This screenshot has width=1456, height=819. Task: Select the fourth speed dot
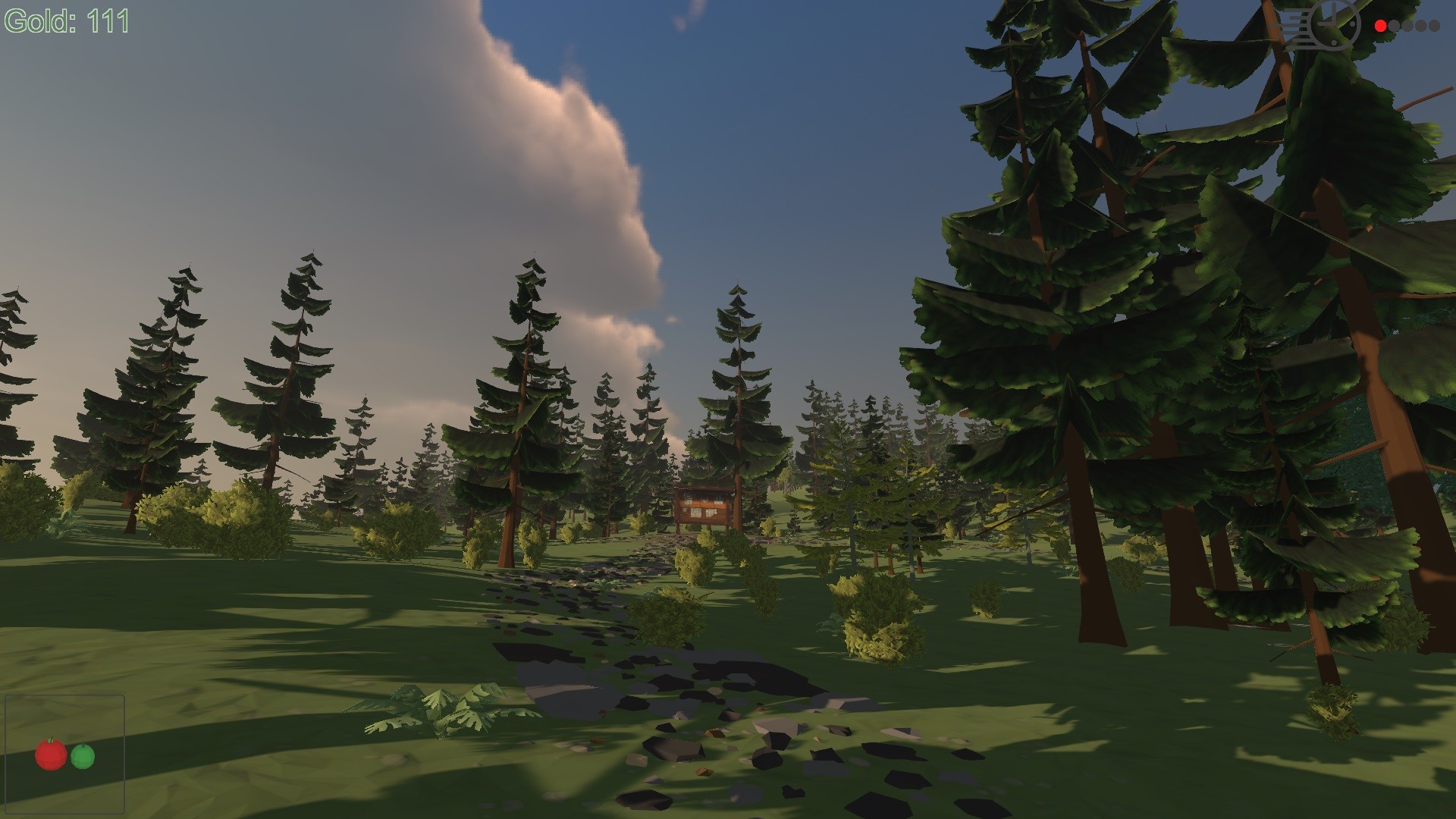pos(1420,25)
